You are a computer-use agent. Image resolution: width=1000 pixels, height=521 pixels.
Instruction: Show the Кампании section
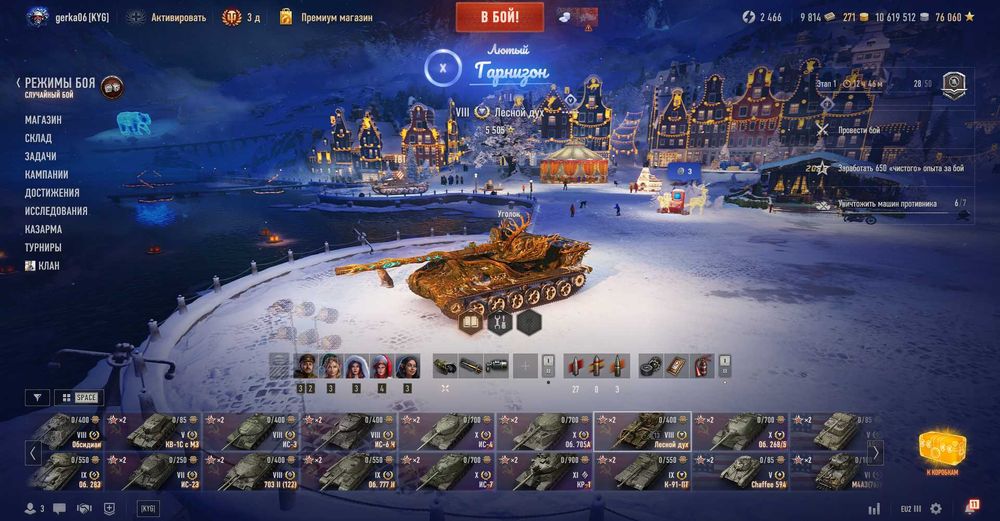46,174
